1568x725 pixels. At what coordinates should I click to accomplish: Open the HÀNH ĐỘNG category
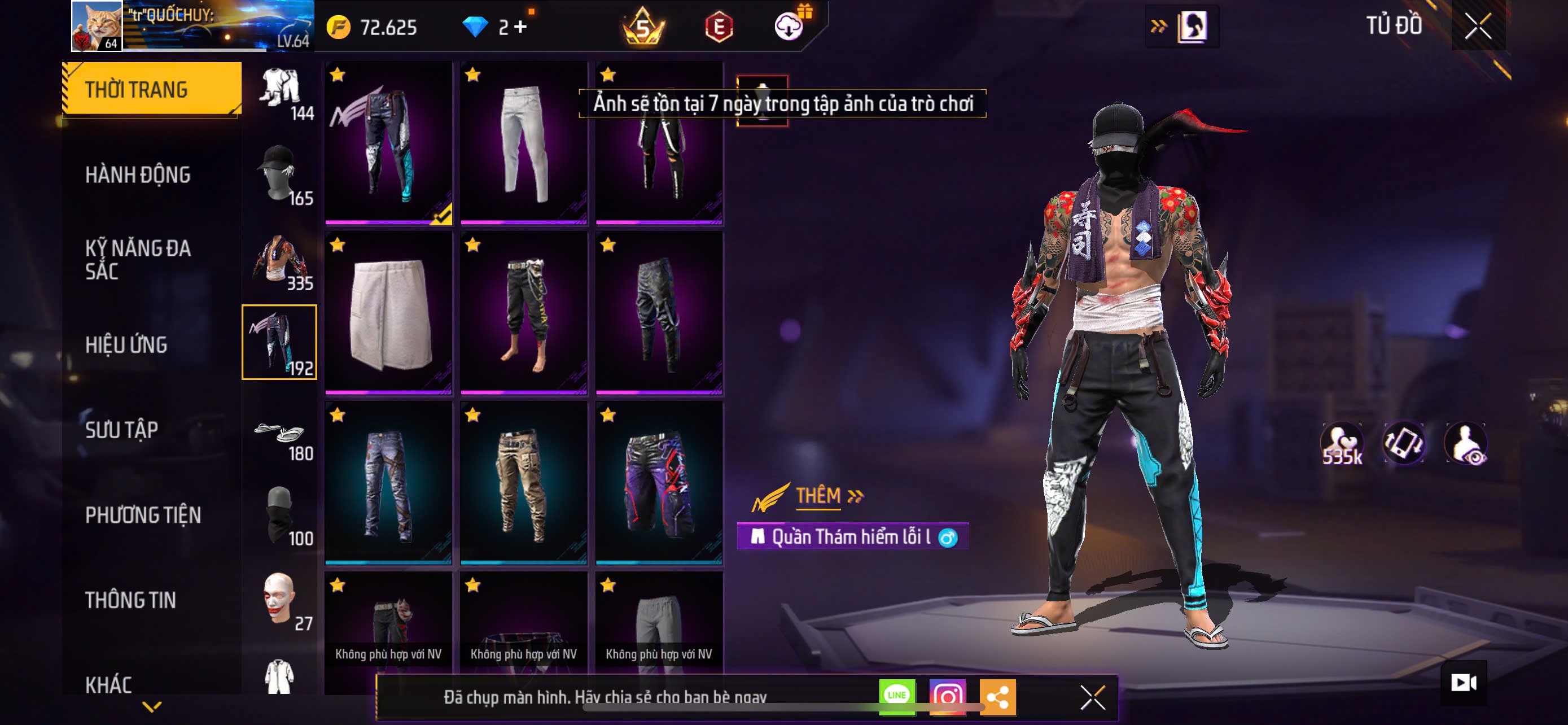[x=138, y=174]
